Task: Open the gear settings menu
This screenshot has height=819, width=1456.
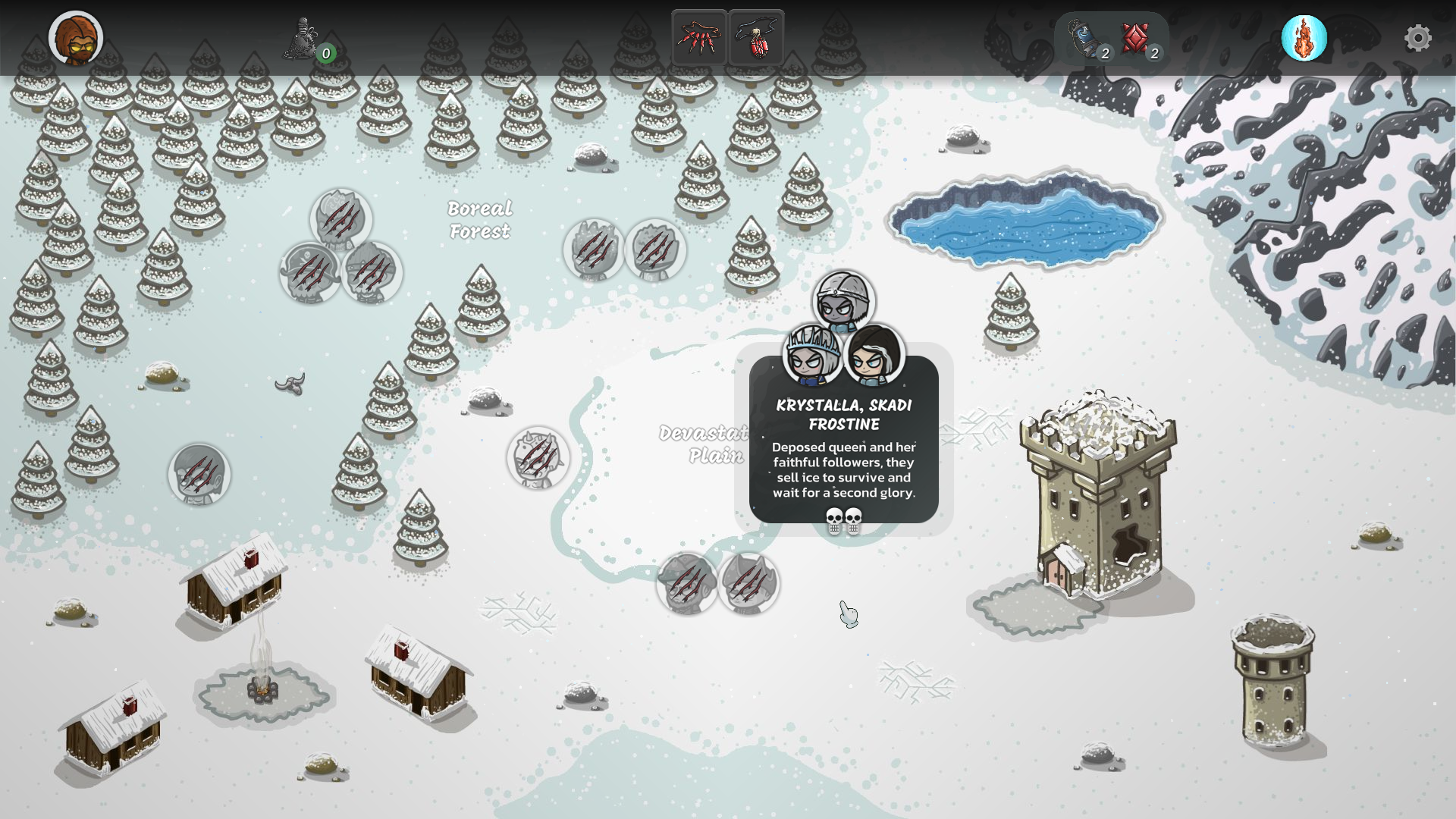Action: click(1417, 38)
